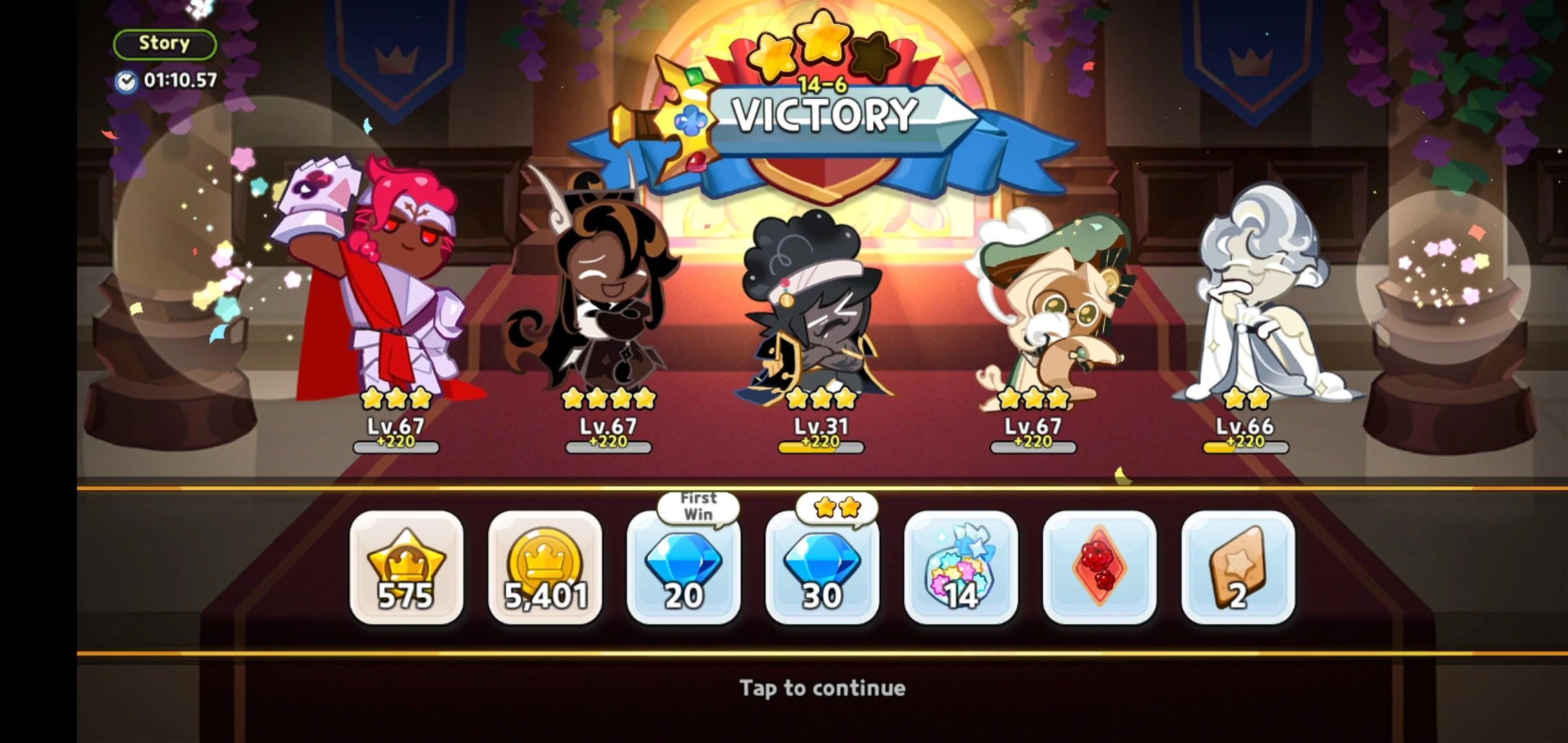Collect the 575 victory star points reward

click(404, 571)
